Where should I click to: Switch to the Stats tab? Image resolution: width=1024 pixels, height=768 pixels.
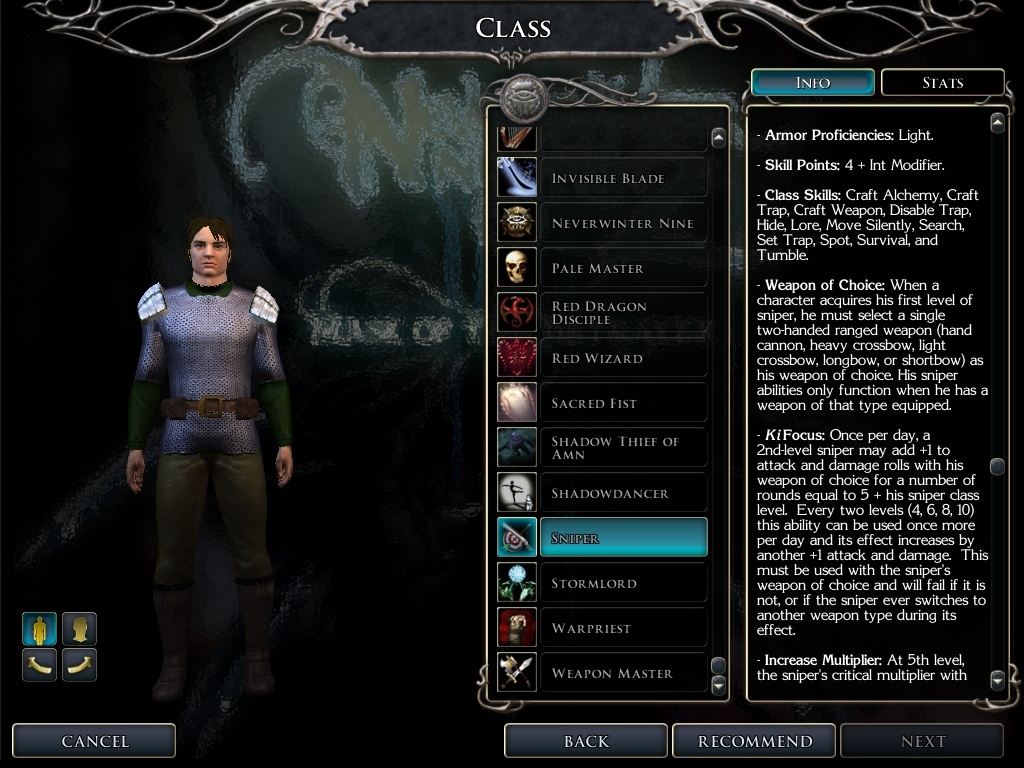pos(942,83)
